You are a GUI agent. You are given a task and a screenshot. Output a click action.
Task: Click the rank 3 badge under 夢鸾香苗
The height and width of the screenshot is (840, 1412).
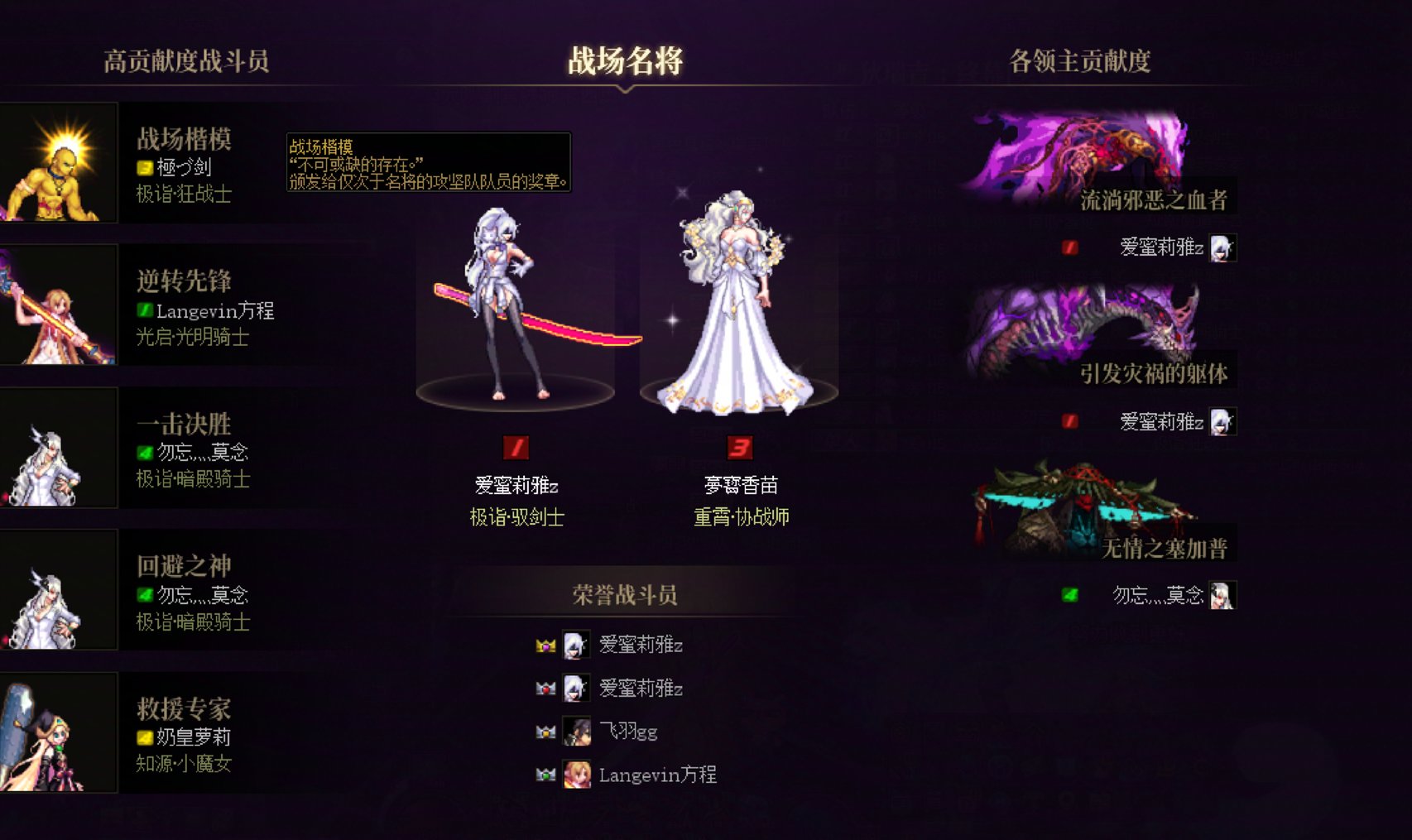click(x=740, y=447)
